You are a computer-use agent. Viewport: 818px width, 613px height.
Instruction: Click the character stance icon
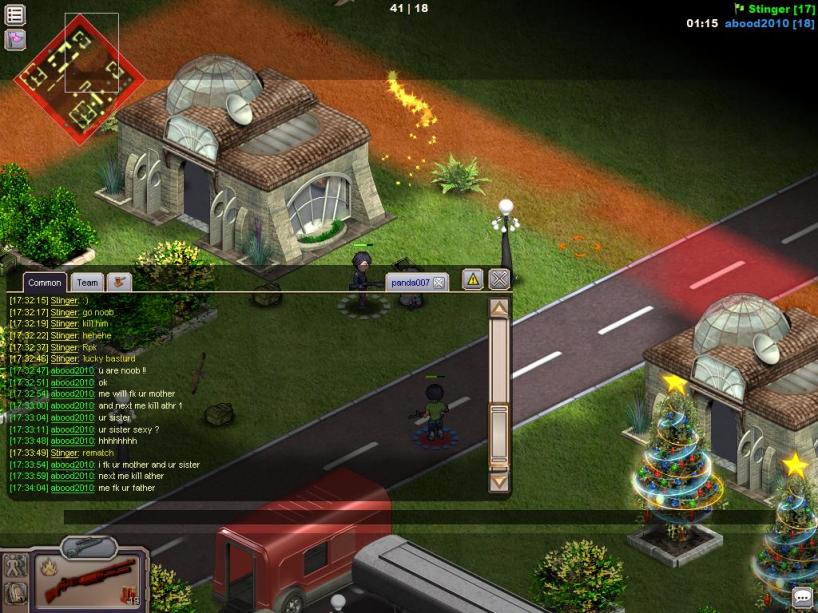point(15,565)
